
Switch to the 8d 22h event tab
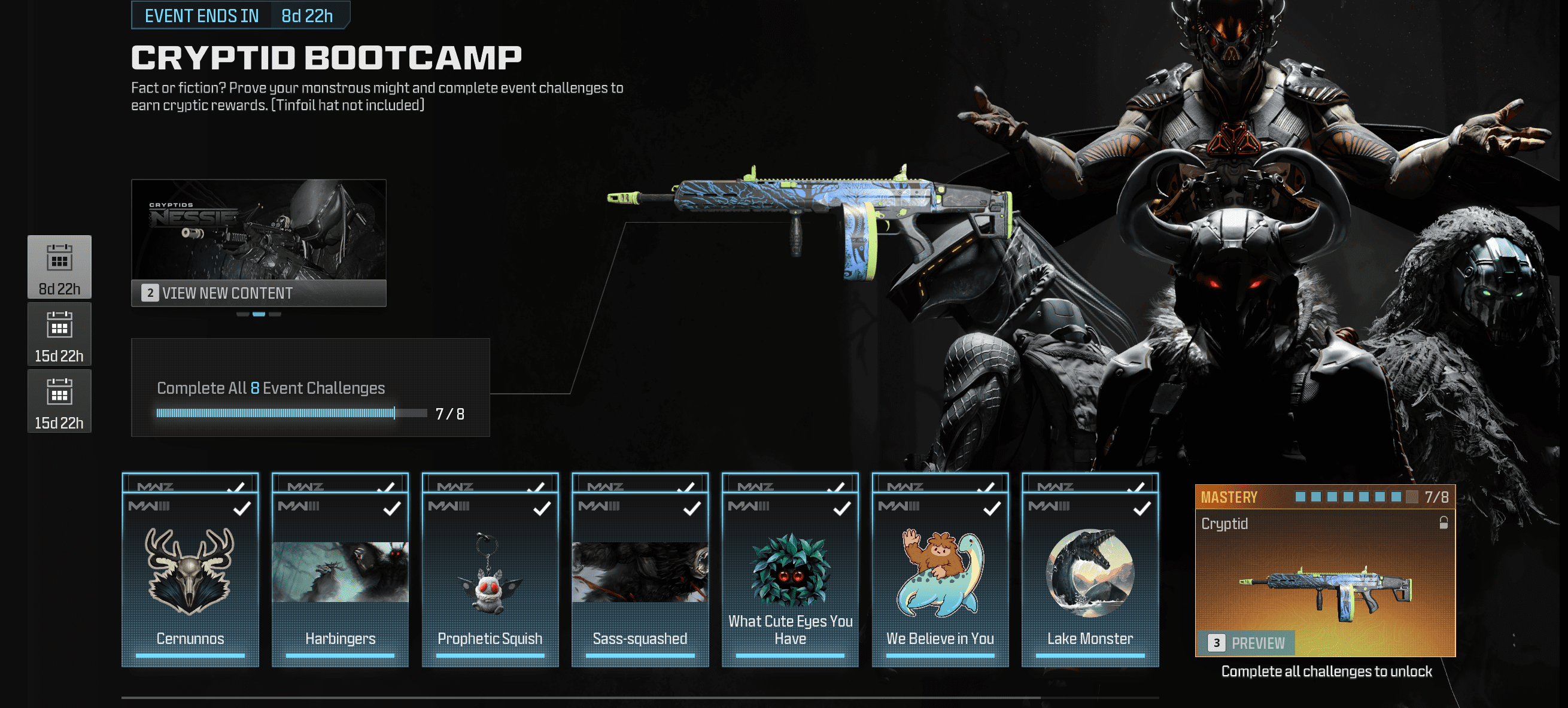(x=59, y=267)
